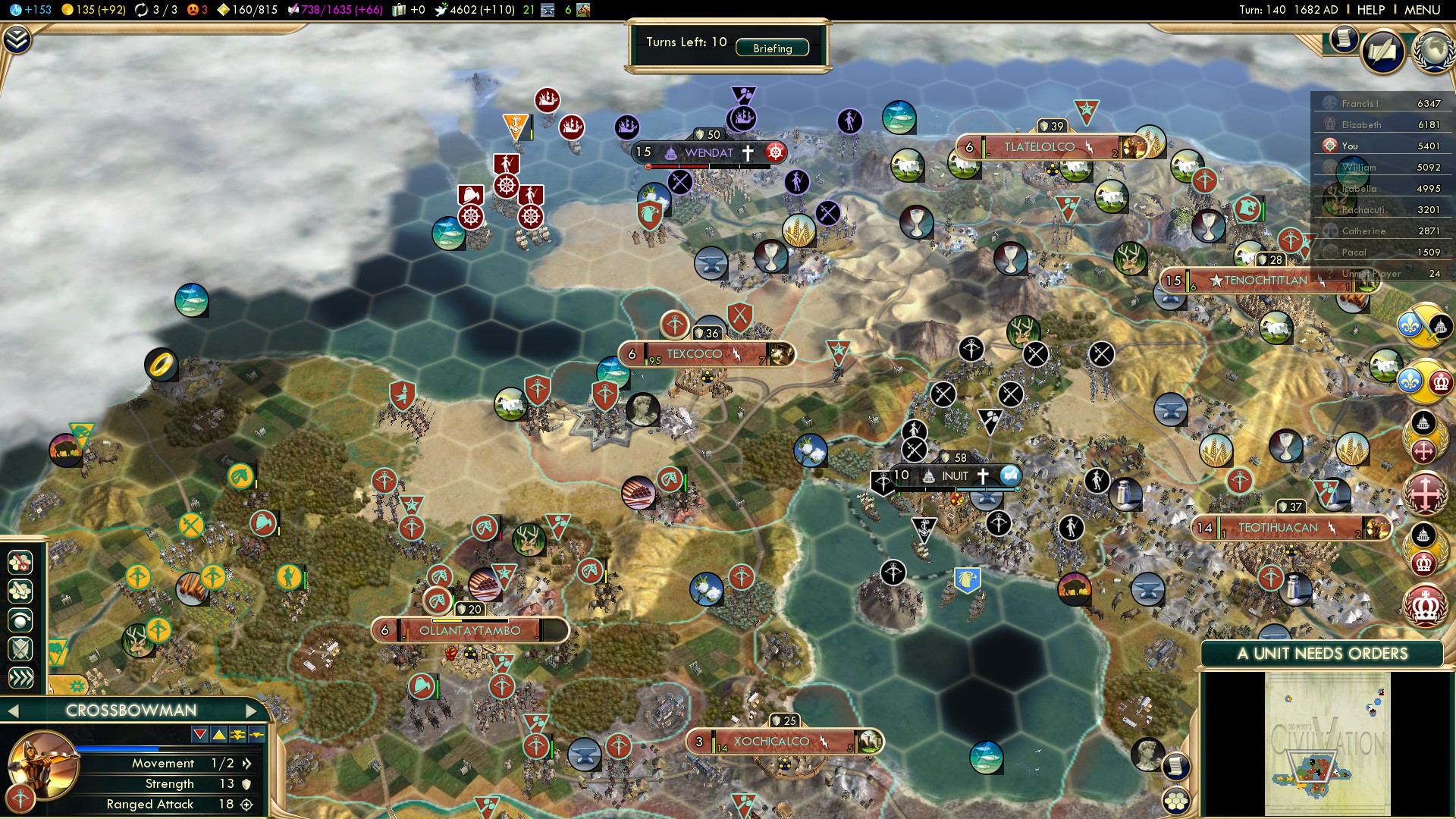The width and height of the screenshot is (1456, 819).
Task: Open the HELP Civilopedia
Action: 1370,10
